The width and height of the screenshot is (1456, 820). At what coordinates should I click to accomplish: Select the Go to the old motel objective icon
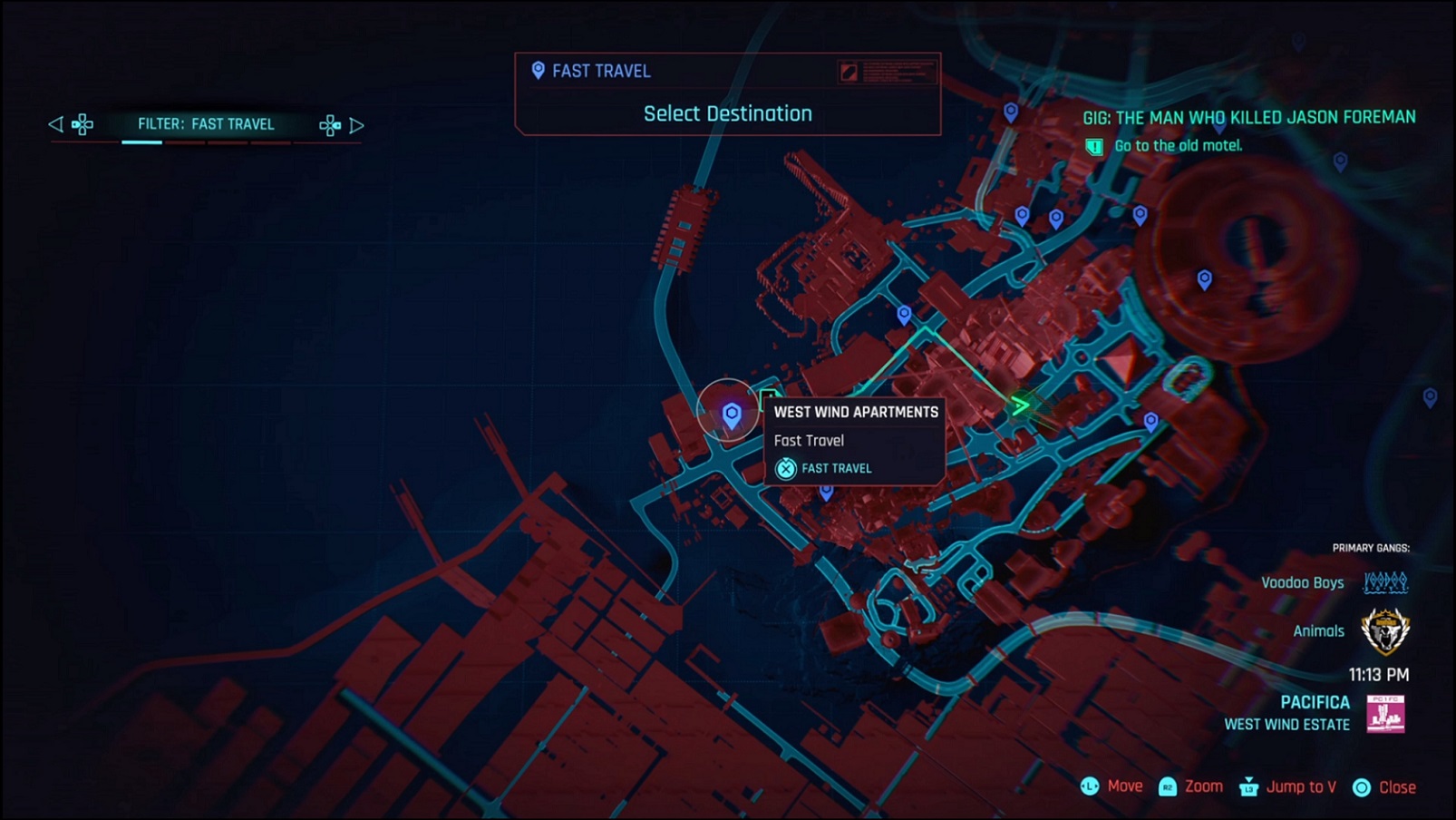point(1094,145)
